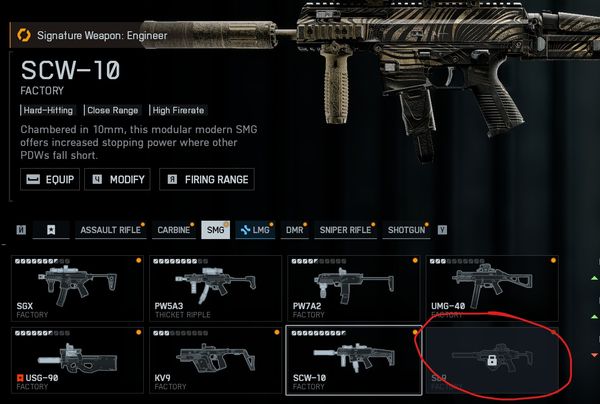Show the bookmarked favorites tab
600x404 pixels.
coord(50,230)
